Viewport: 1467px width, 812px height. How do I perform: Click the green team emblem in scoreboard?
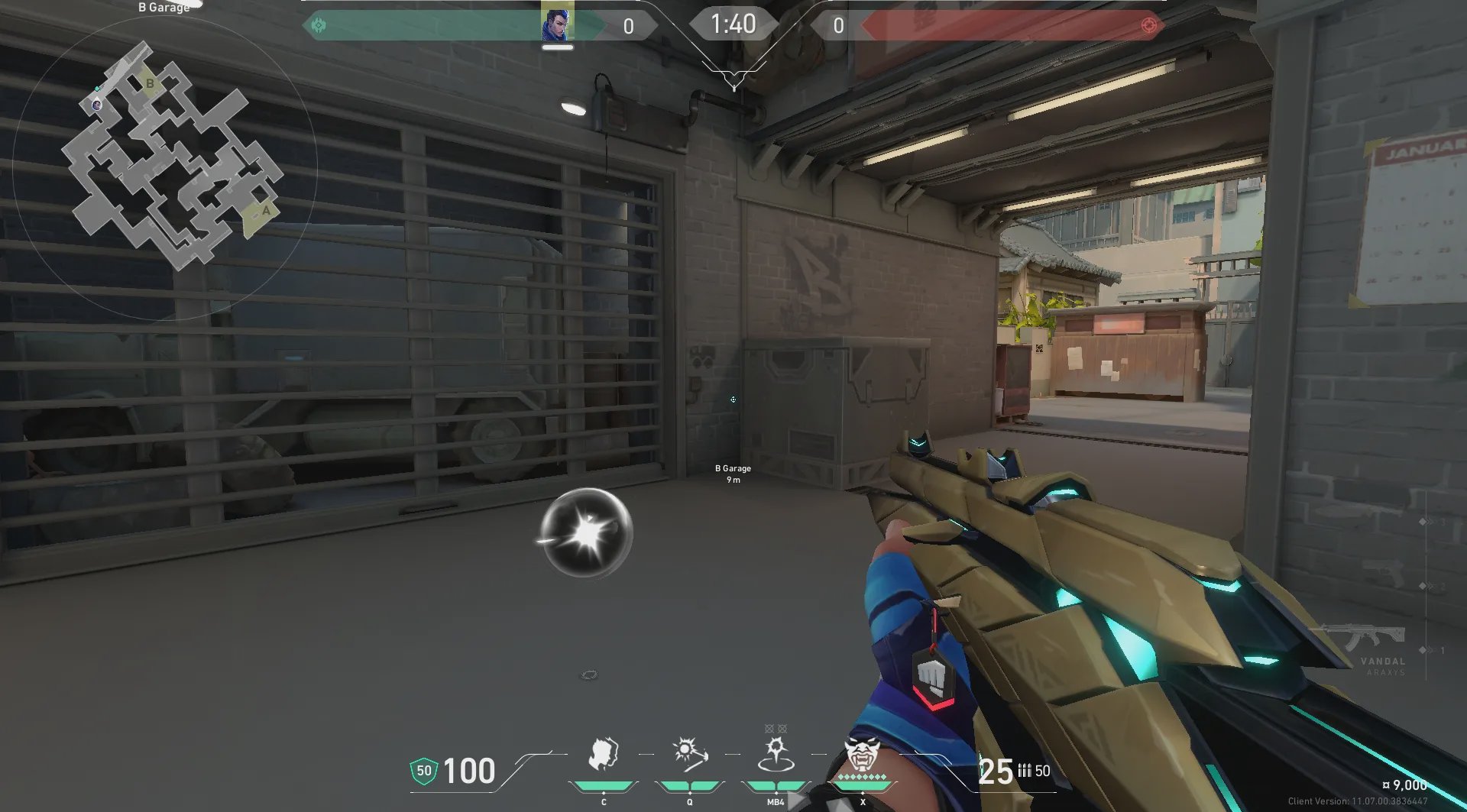click(319, 25)
